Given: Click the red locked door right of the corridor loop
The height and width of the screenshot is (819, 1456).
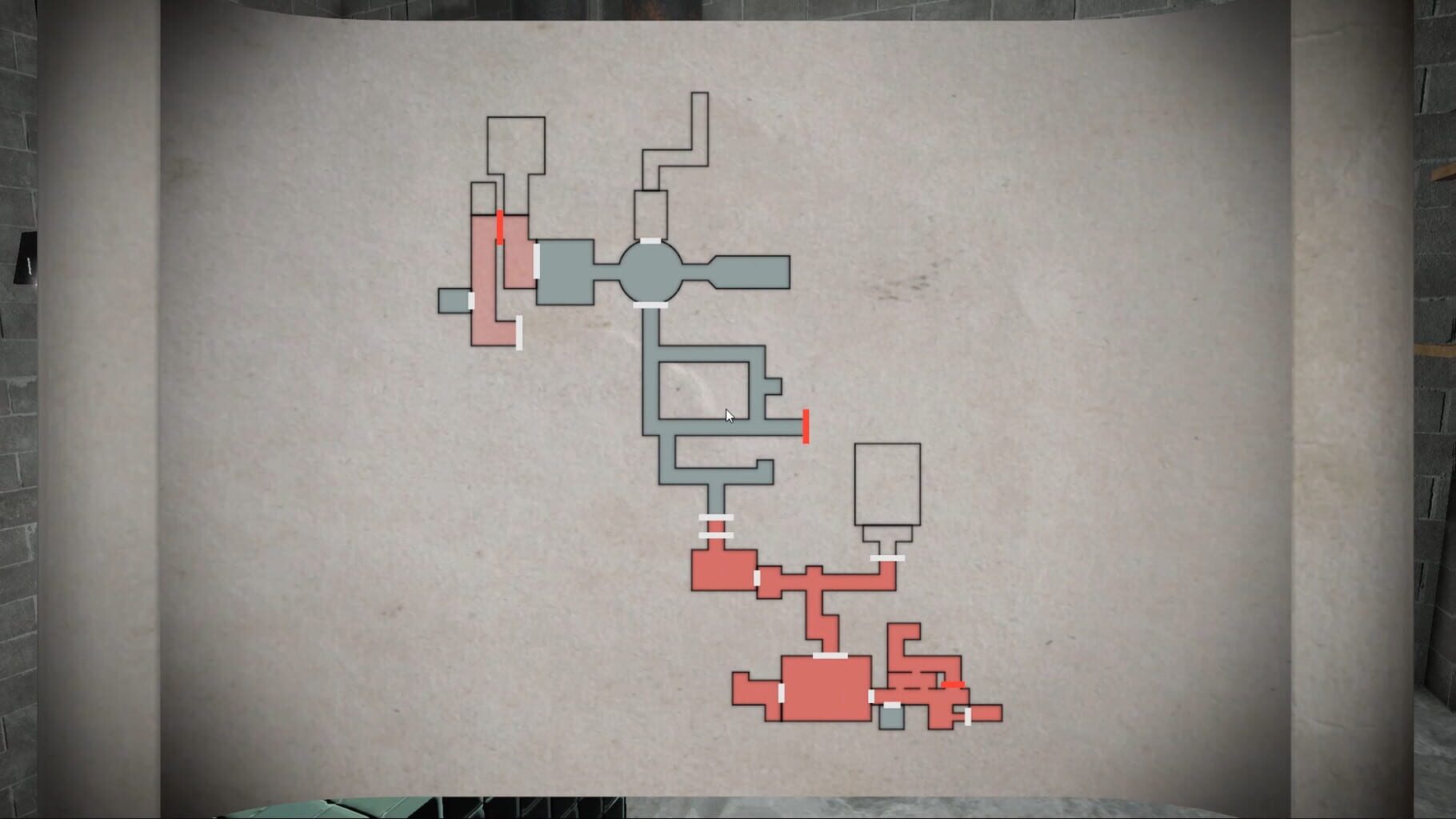Looking at the screenshot, I should click(806, 426).
